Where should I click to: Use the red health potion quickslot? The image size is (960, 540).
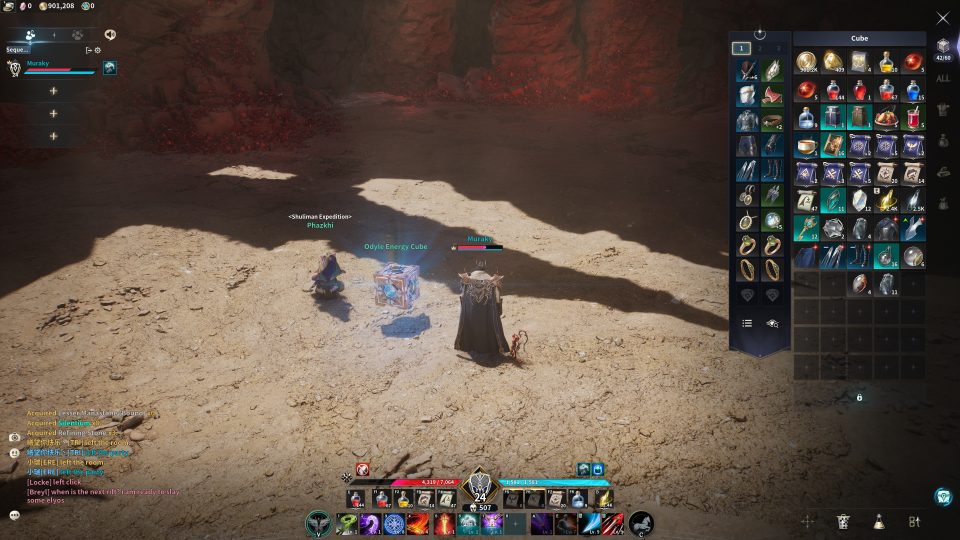click(358, 498)
